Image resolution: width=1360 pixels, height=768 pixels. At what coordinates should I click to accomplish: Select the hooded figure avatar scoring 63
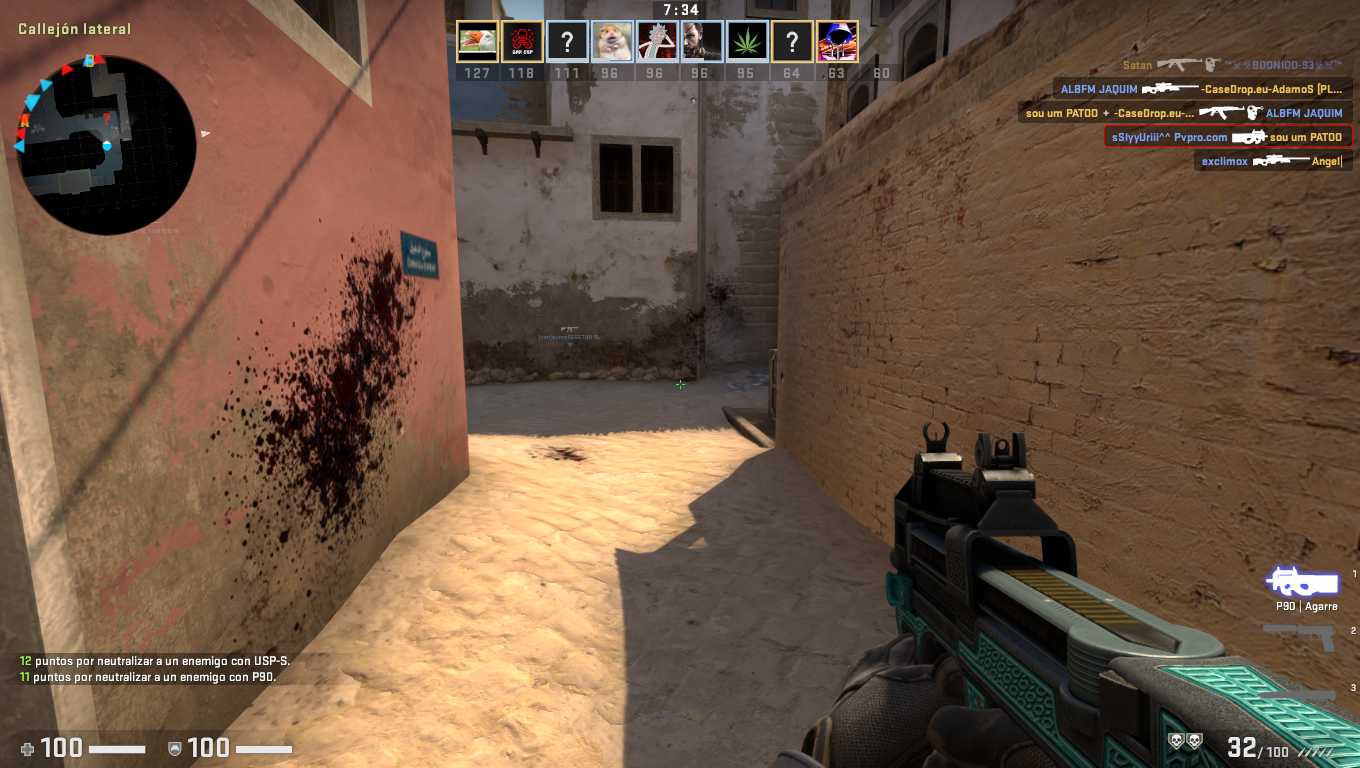pyautogui.click(x=837, y=42)
